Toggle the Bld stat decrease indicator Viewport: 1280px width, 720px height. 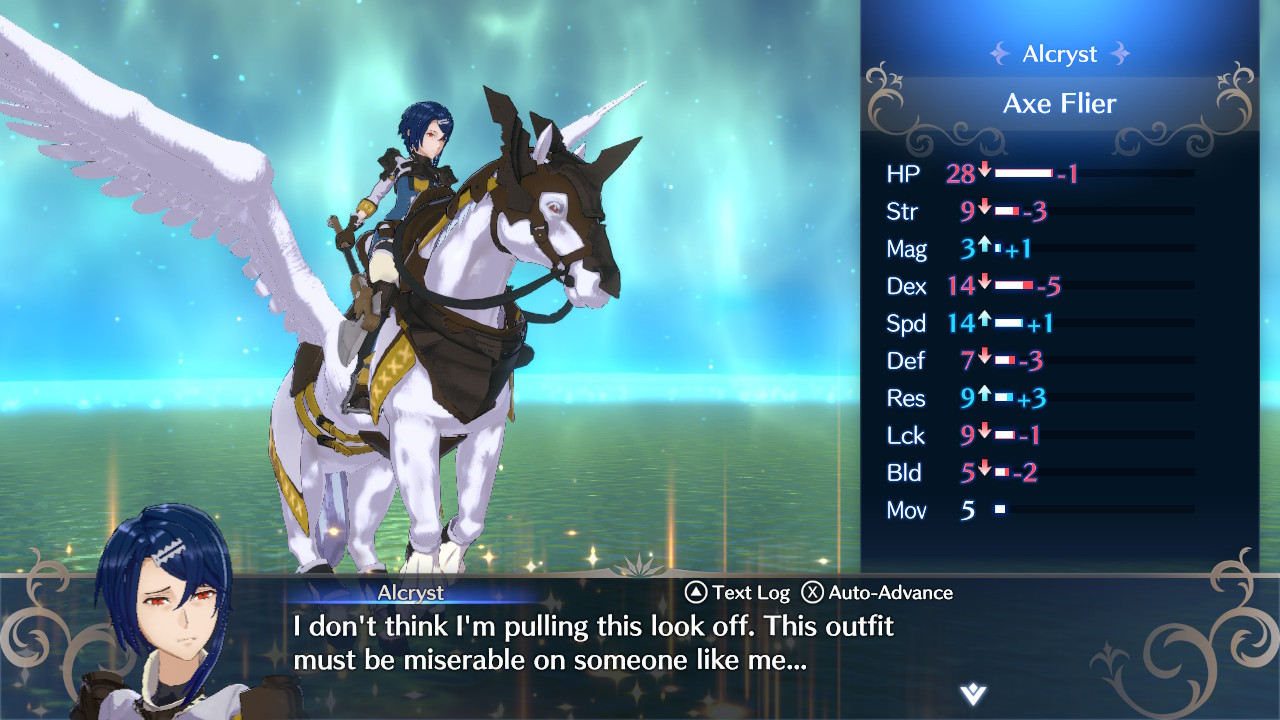(982, 472)
